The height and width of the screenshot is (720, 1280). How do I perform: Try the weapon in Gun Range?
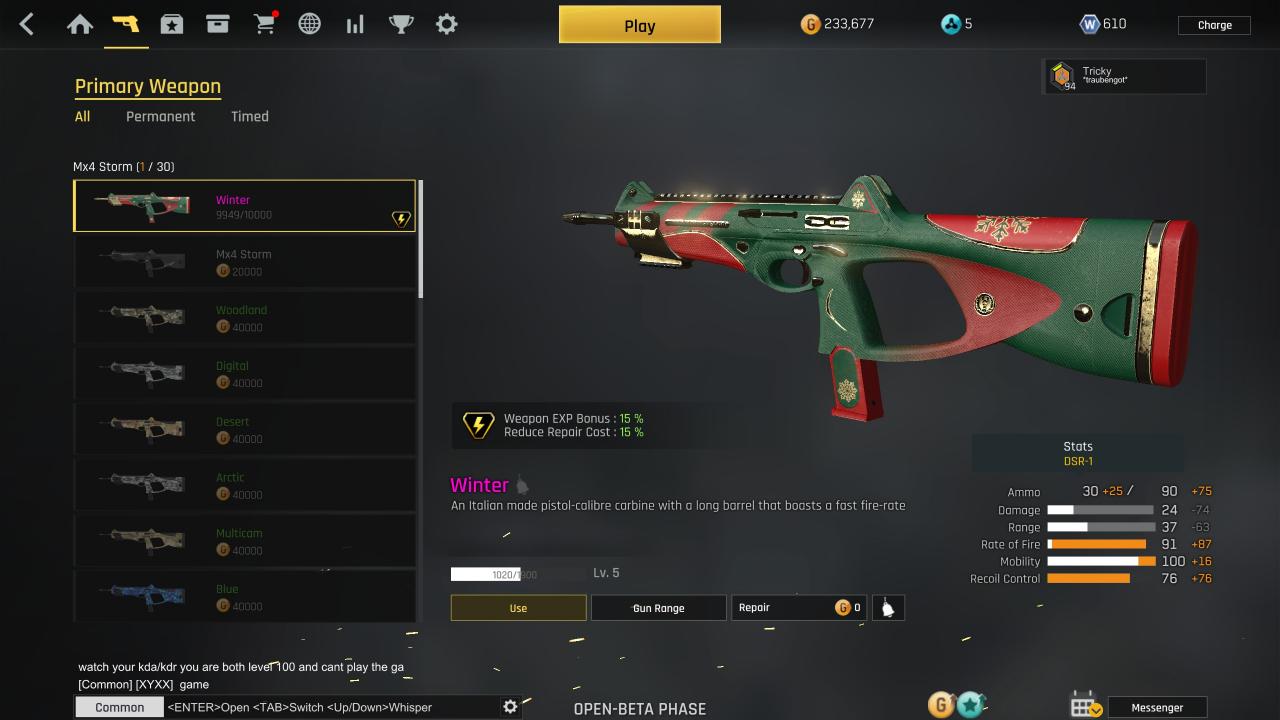coord(658,608)
